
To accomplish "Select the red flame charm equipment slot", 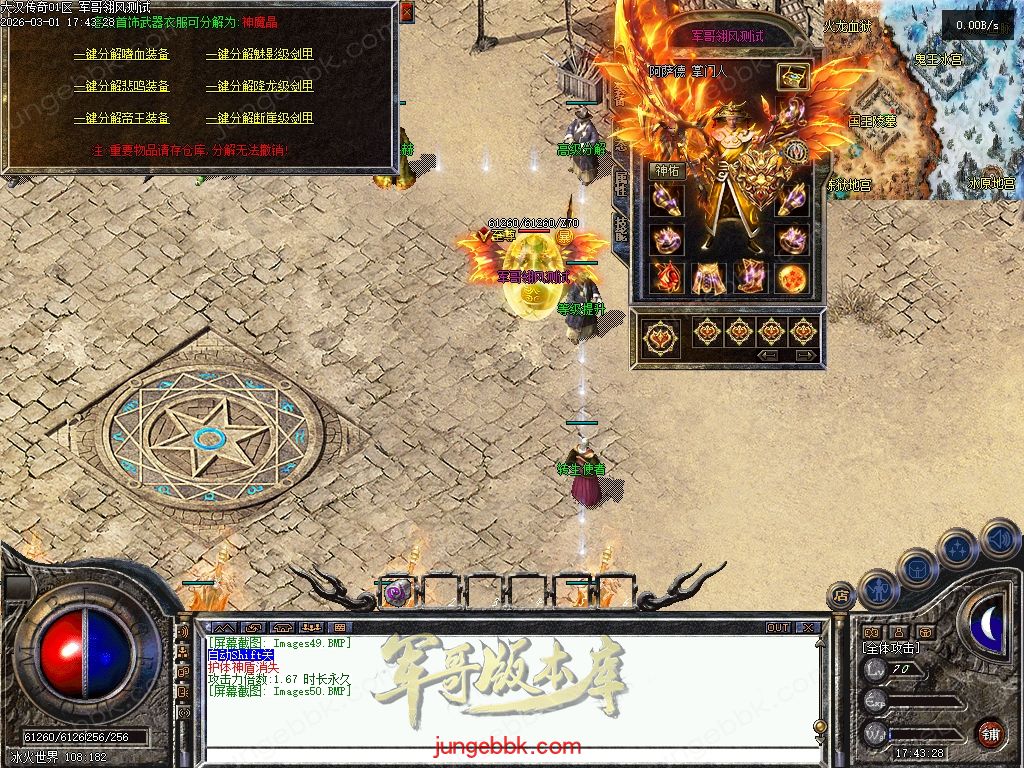I will tap(666, 278).
